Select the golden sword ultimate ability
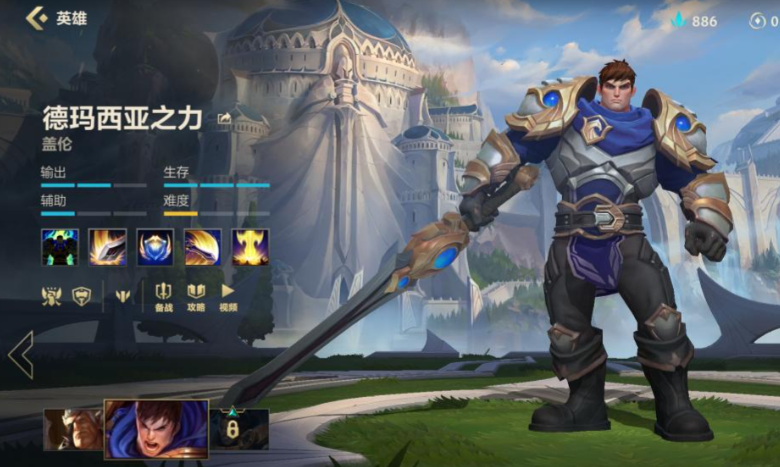The image size is (780, 467). 250,247
